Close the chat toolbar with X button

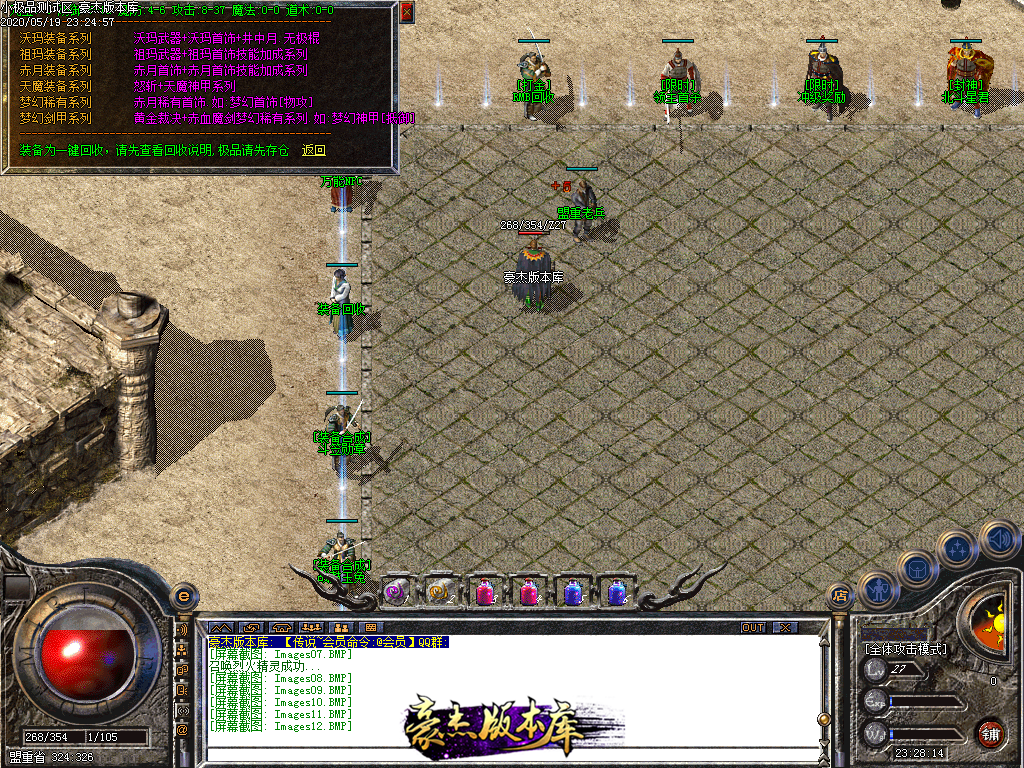pos(785,627)
